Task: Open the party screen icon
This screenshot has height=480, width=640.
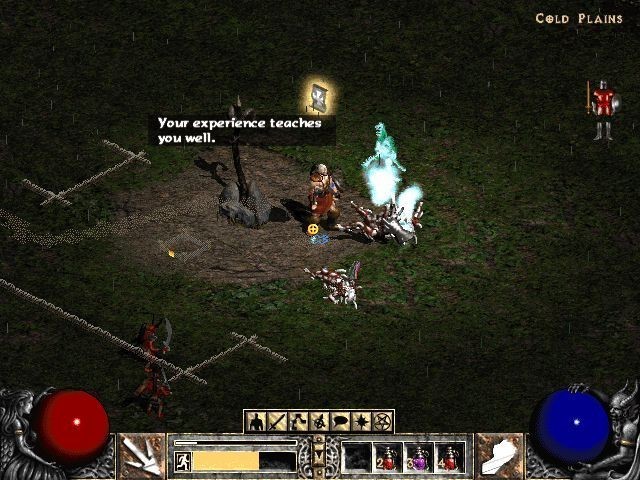Action: tap(319, 422)
